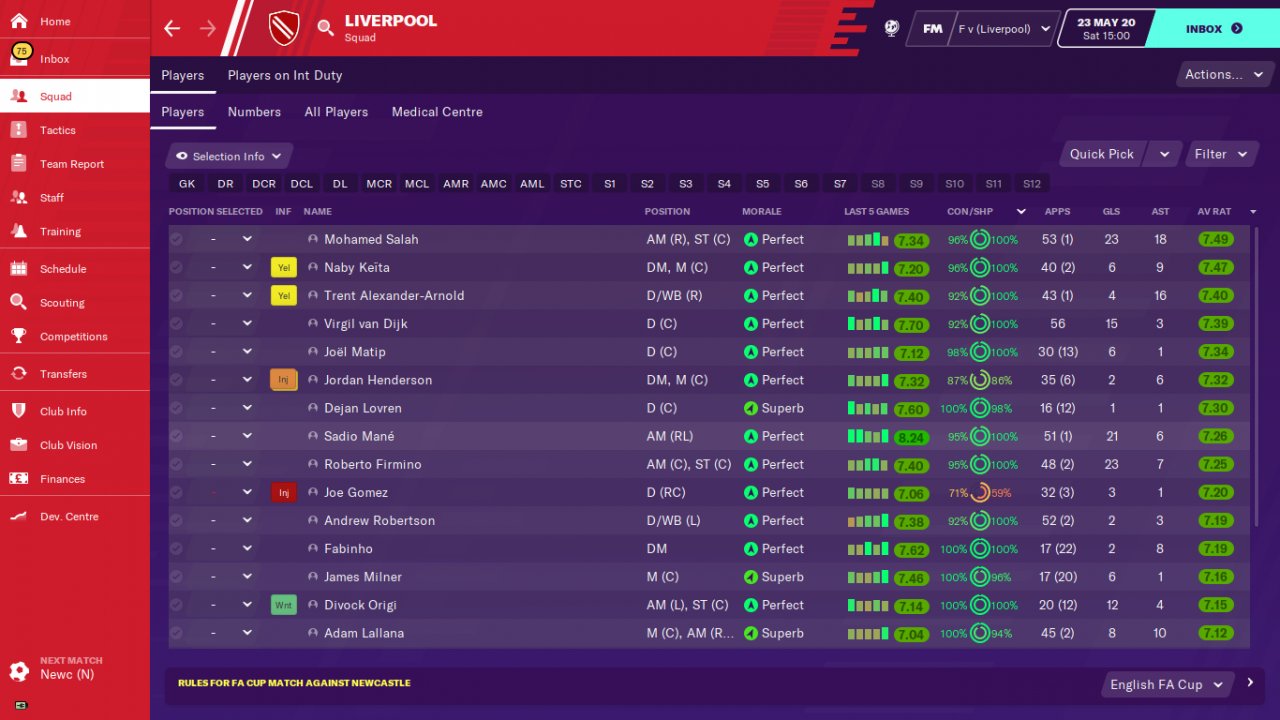The width and height of the screenshot is (1280, 720).
Task: Pick the GK position slot
Action: 187,184
